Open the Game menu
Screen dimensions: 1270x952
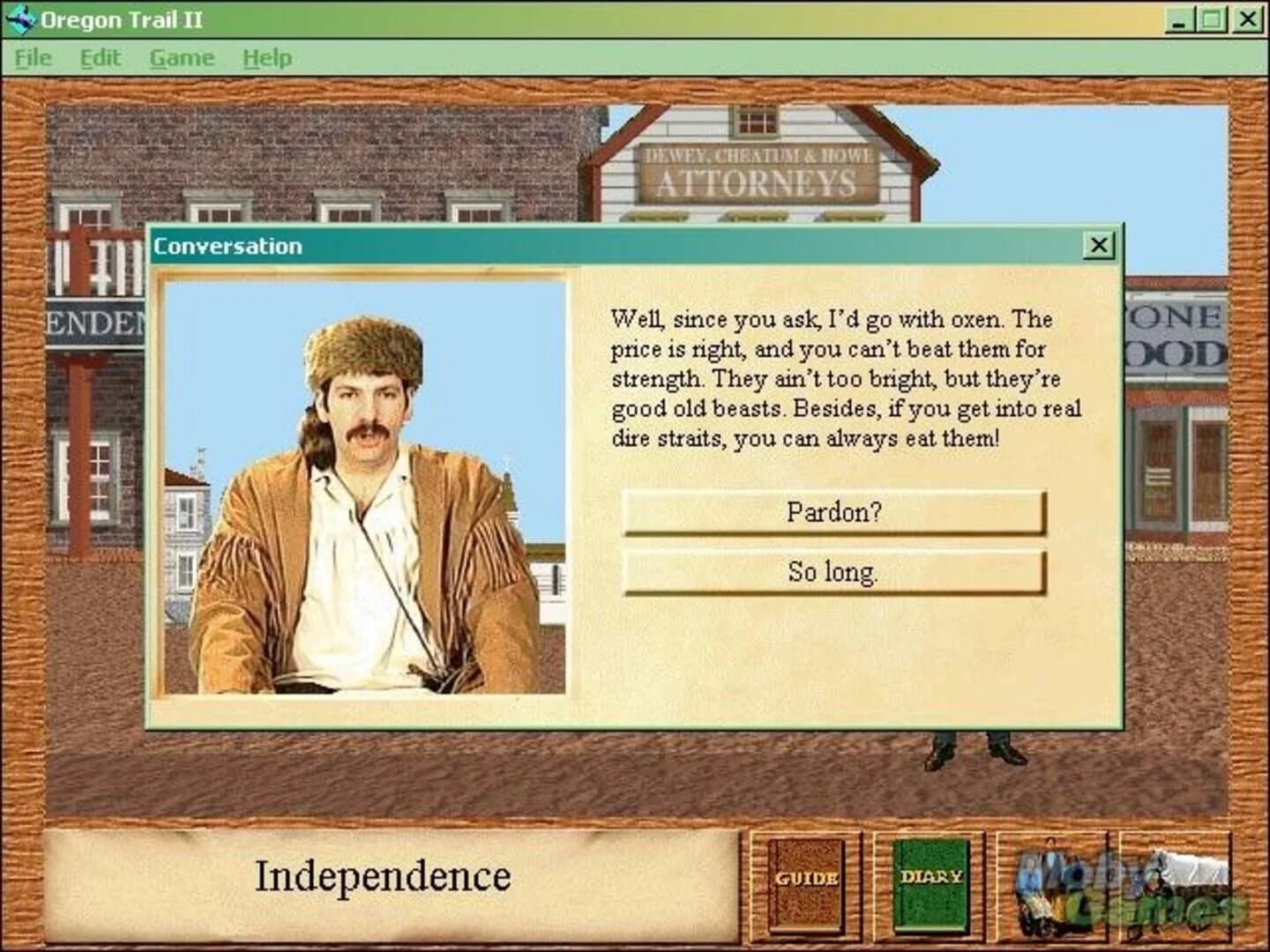coord(183,56)
